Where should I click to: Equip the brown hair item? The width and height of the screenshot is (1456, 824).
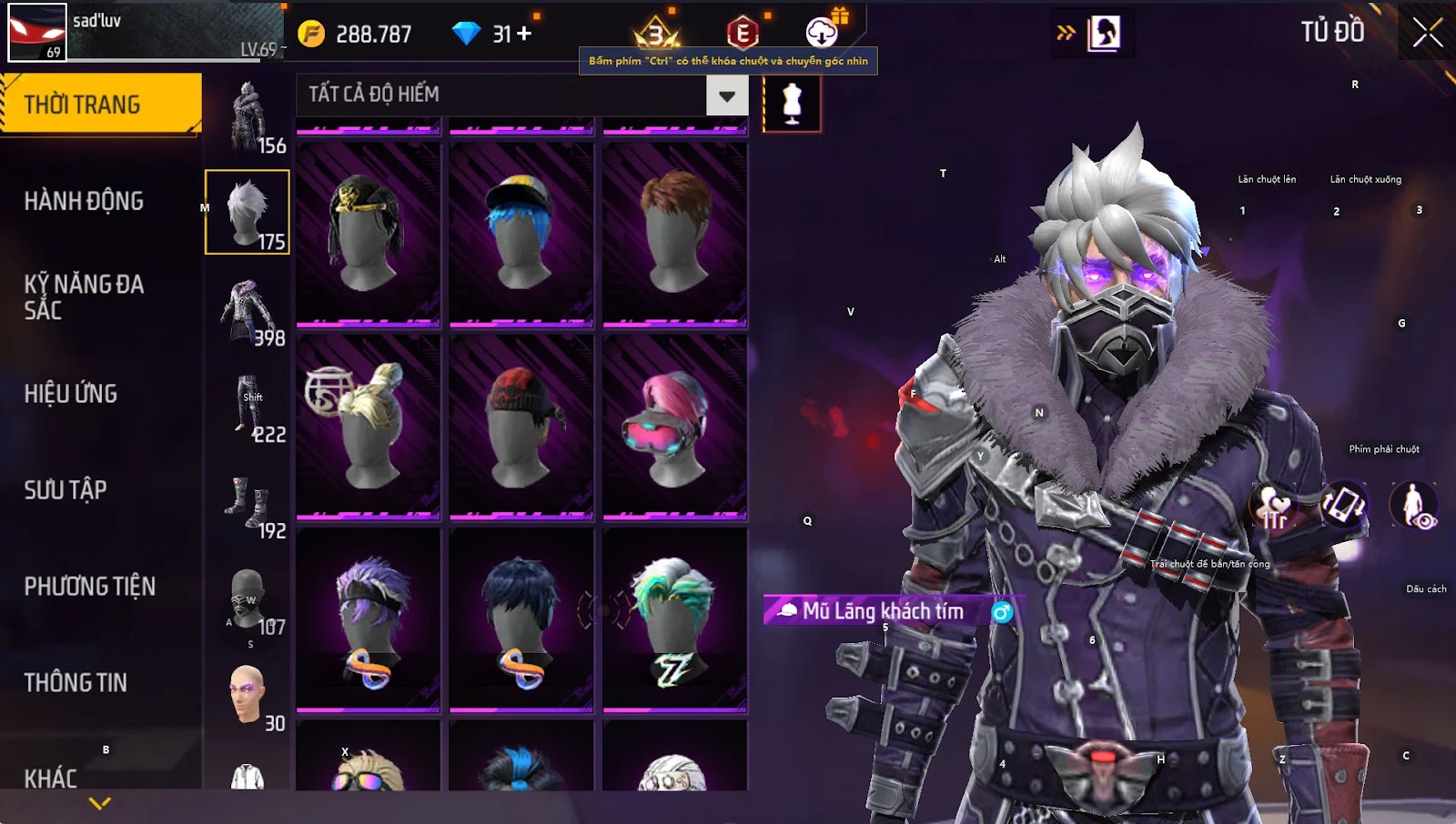coord(674,234)
